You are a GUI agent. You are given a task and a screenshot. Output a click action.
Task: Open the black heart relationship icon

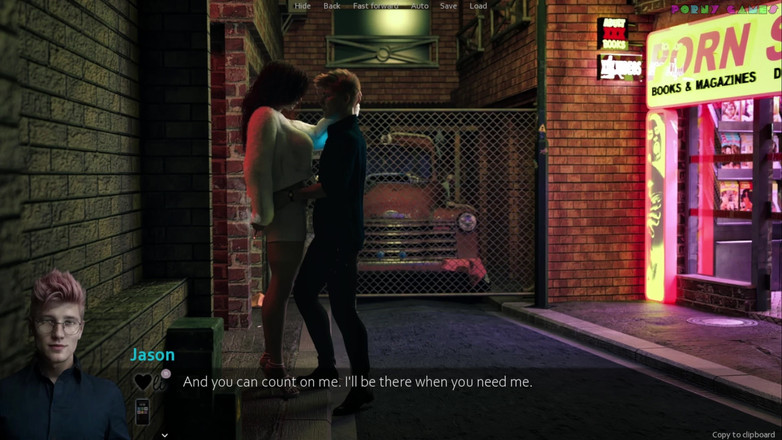coord(143,381)
